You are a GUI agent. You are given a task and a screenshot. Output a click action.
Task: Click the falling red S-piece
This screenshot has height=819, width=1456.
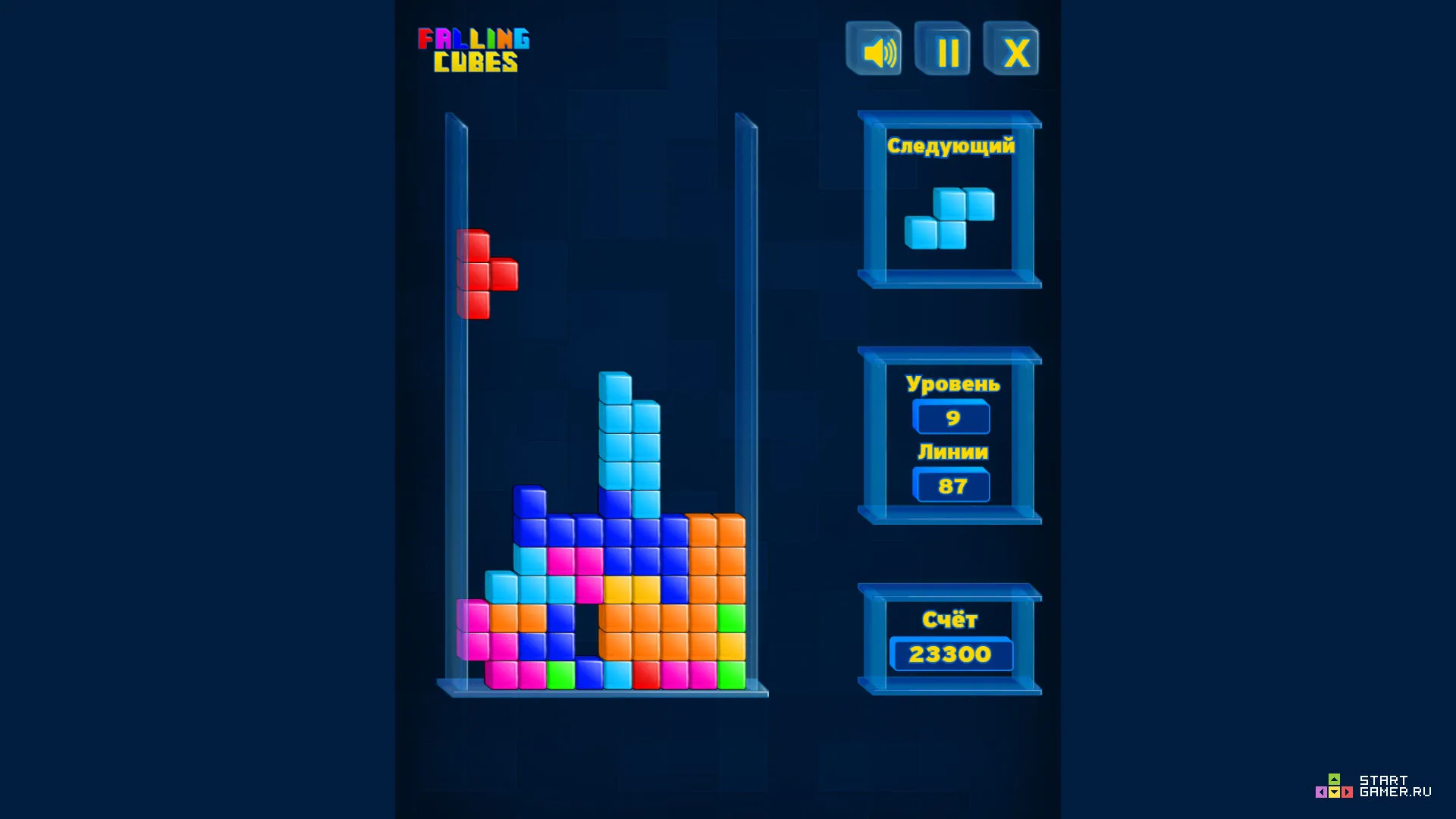point(485,273)
